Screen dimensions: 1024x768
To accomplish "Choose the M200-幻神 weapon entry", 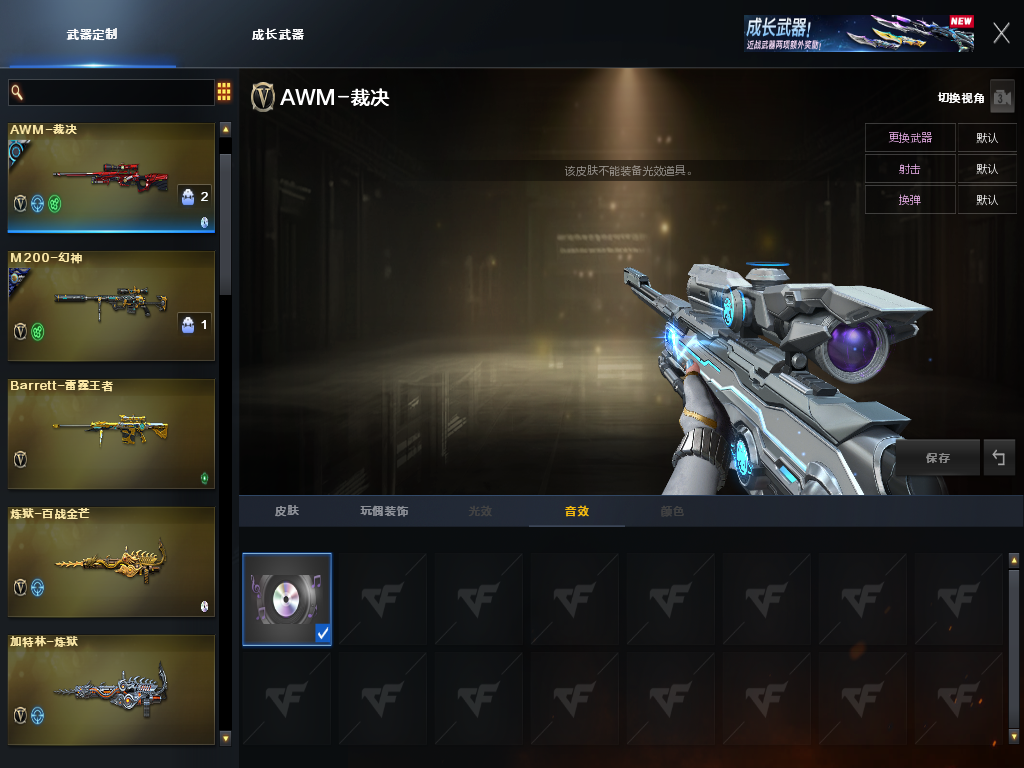I will pyautogui.click(x=111, y=305).
